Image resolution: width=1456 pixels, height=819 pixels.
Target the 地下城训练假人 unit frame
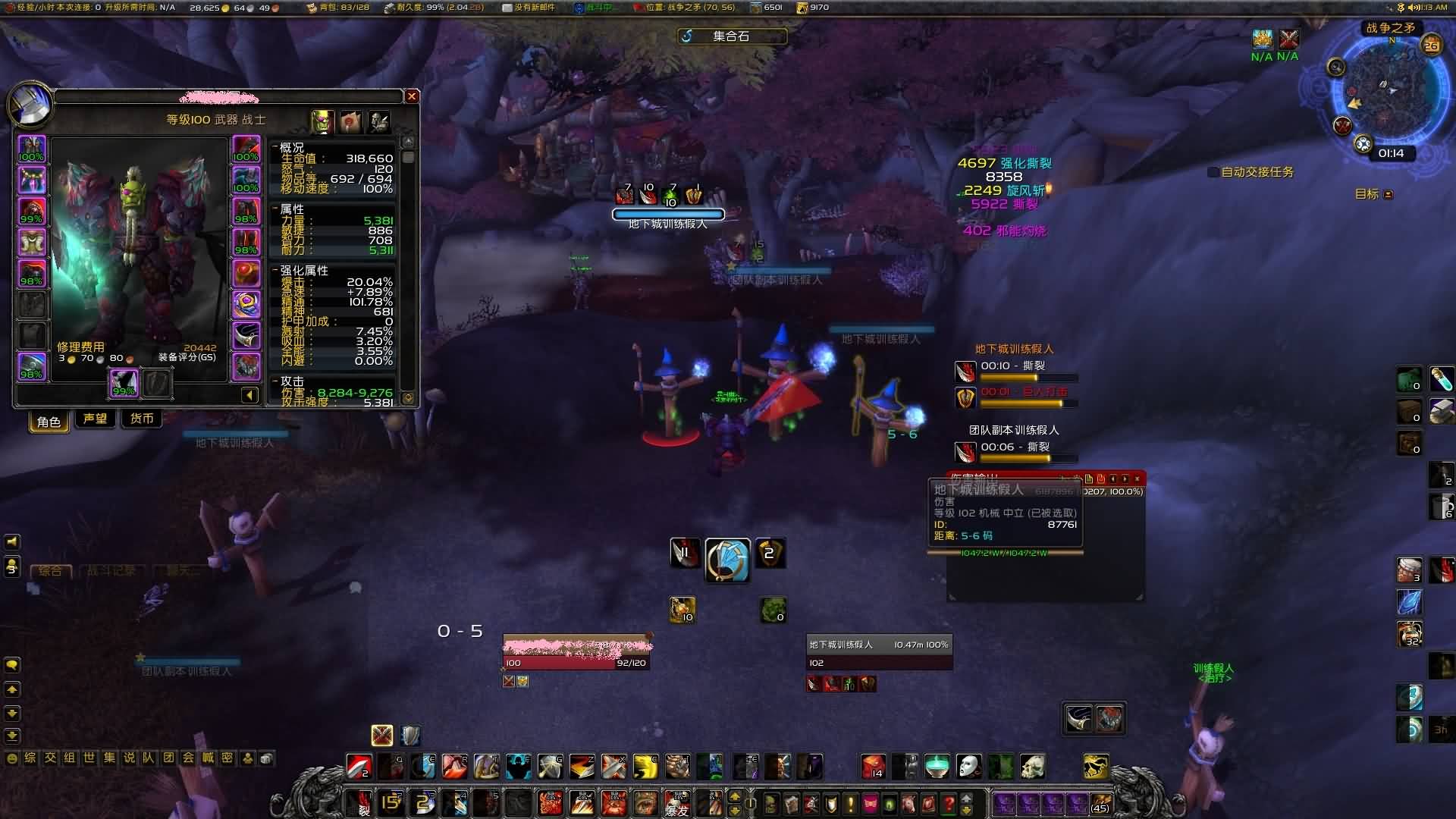[878, 653]
